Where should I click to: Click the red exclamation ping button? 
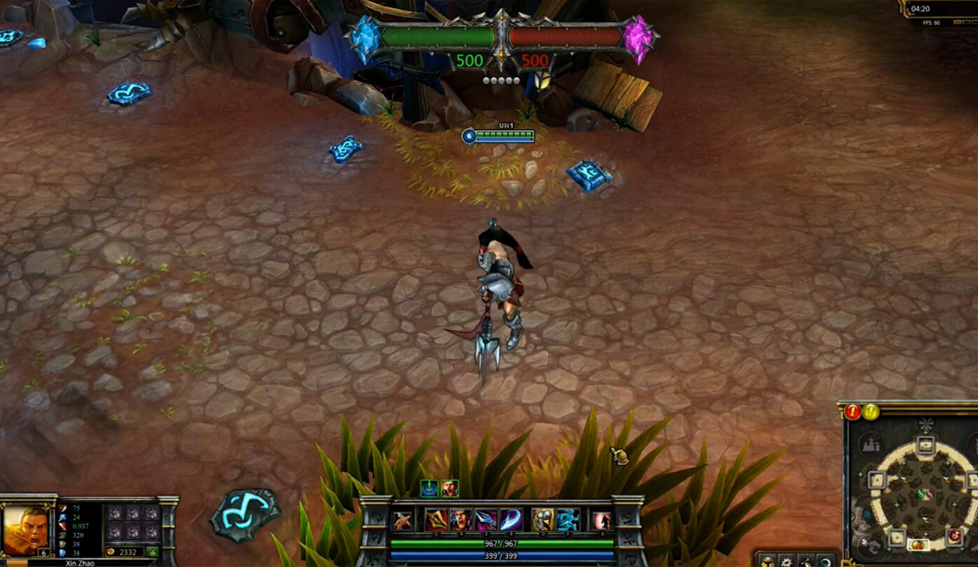coord(852,411)
